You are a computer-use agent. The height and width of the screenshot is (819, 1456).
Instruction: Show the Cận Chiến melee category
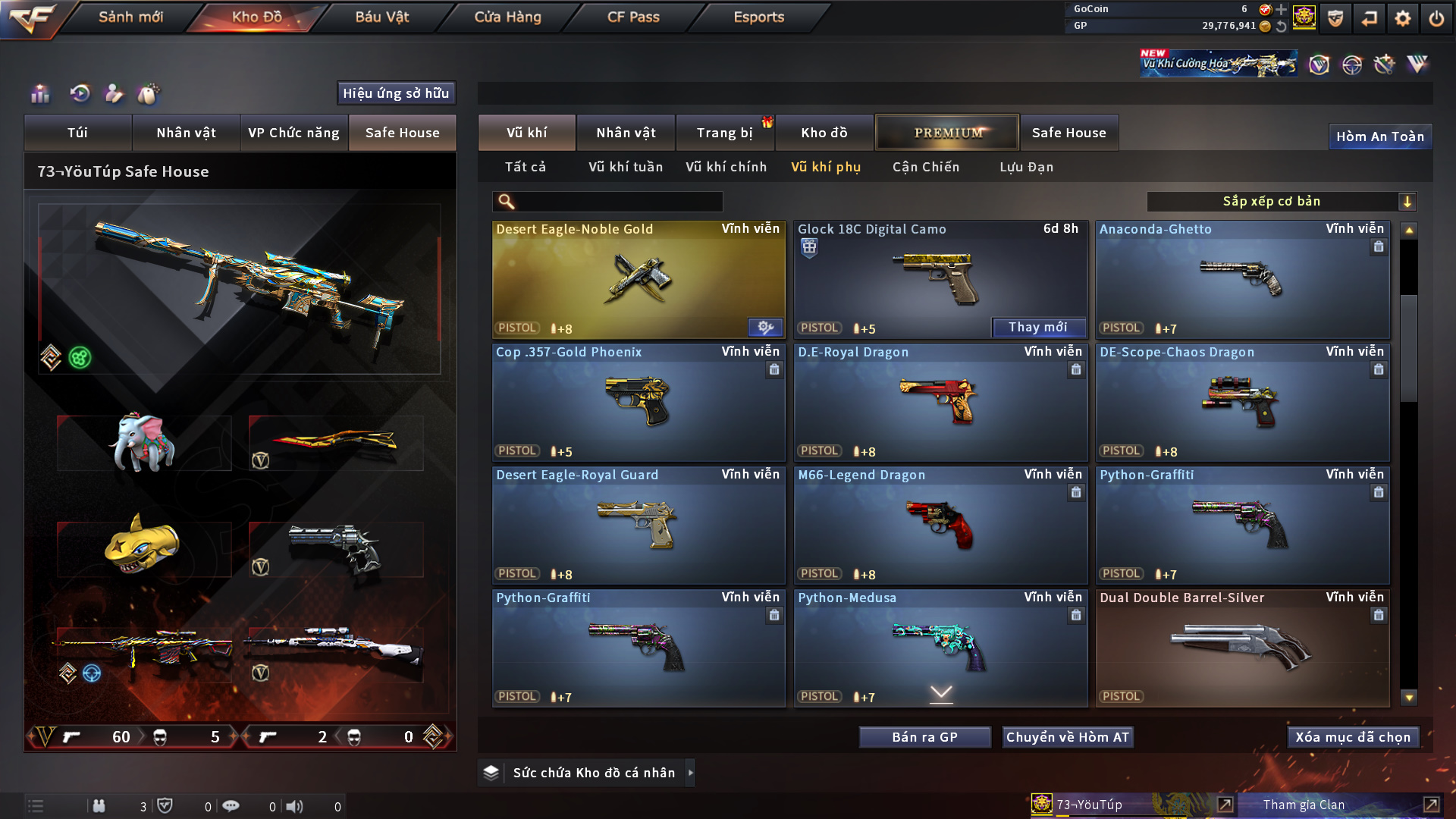coord(925,167)
